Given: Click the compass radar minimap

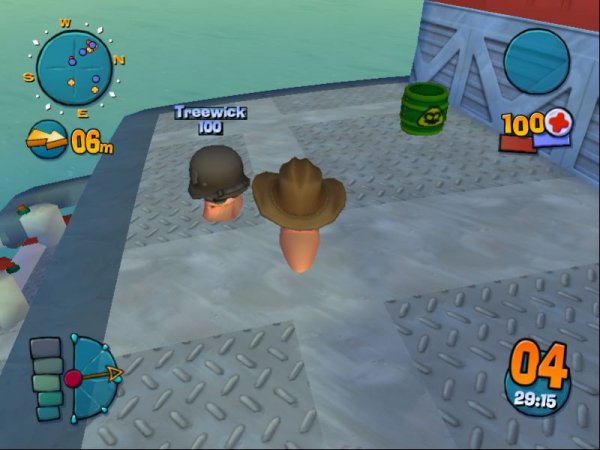Looking at the screenshot, I should 75,66.
